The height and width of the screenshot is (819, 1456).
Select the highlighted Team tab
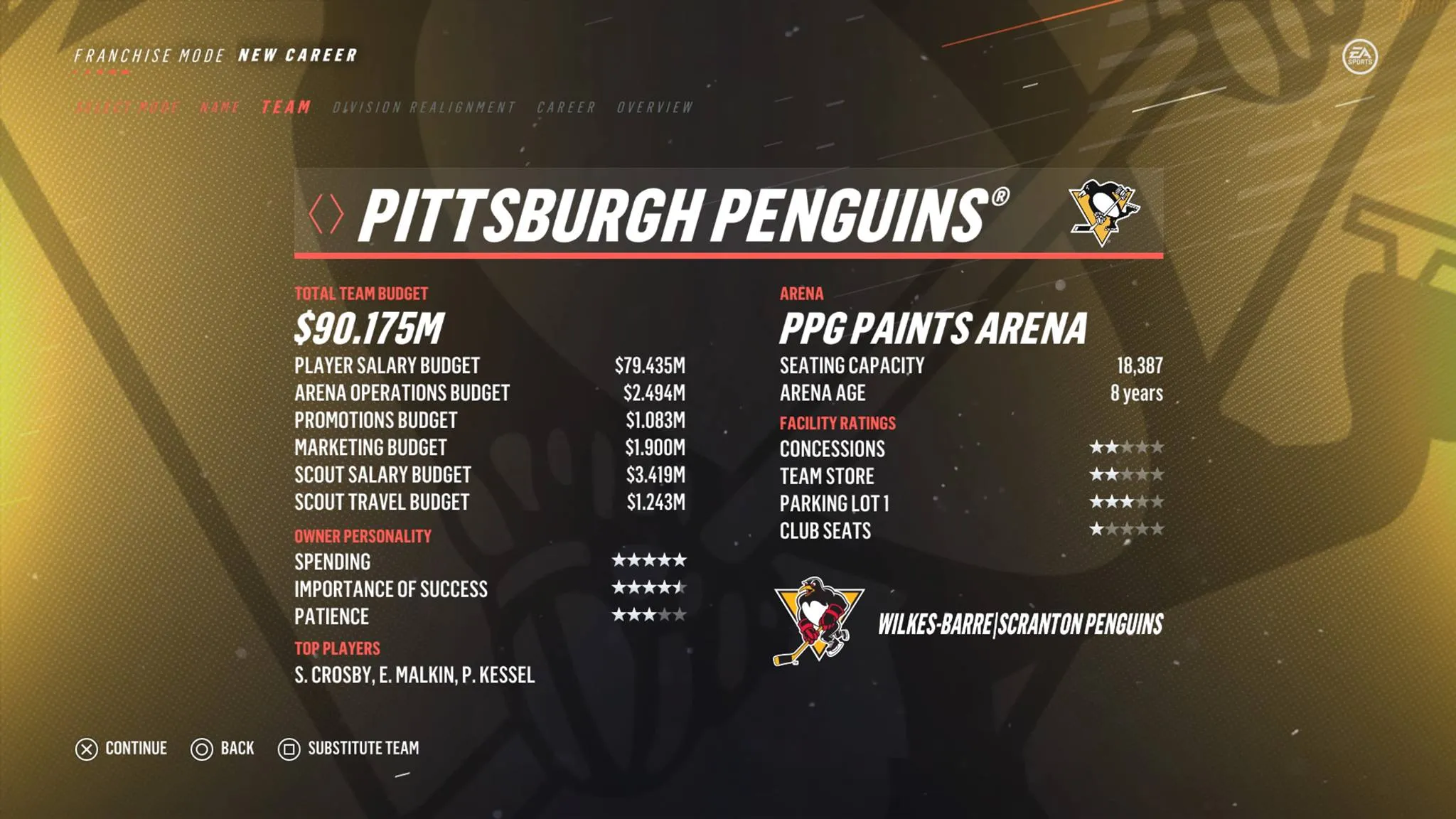[286, 107]
